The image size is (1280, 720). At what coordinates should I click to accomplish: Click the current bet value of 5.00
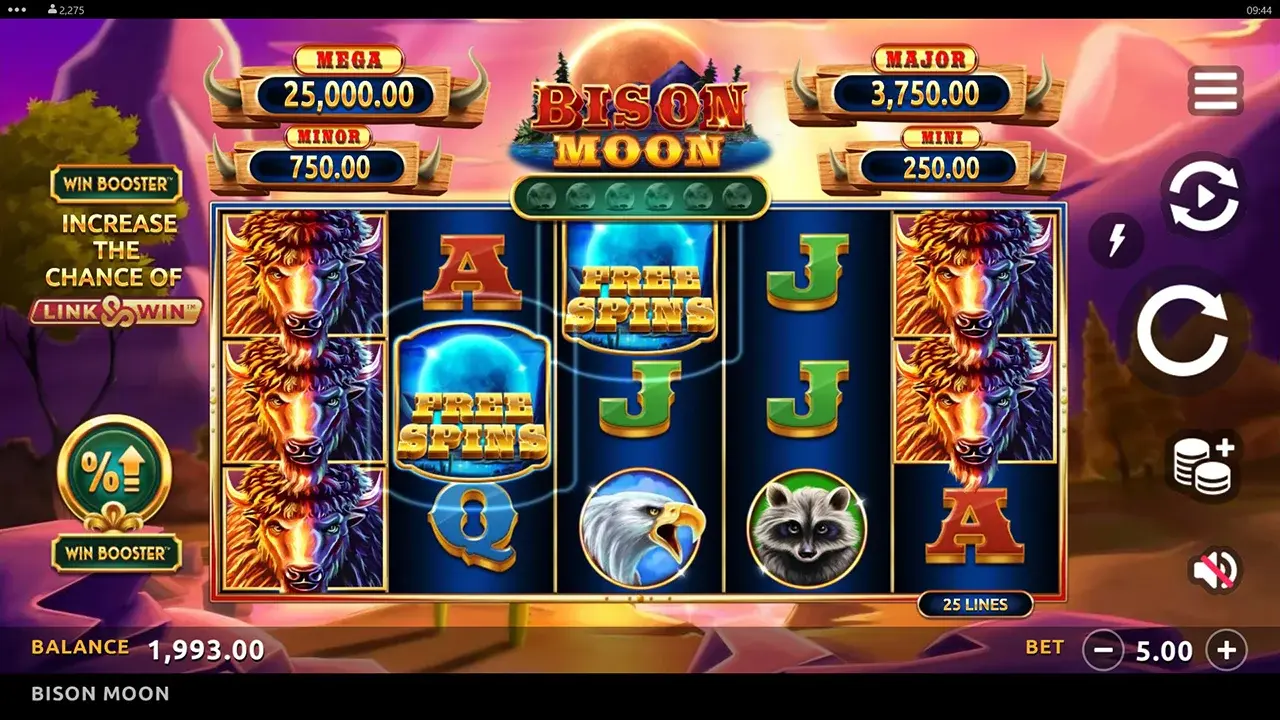(1166, 651)
